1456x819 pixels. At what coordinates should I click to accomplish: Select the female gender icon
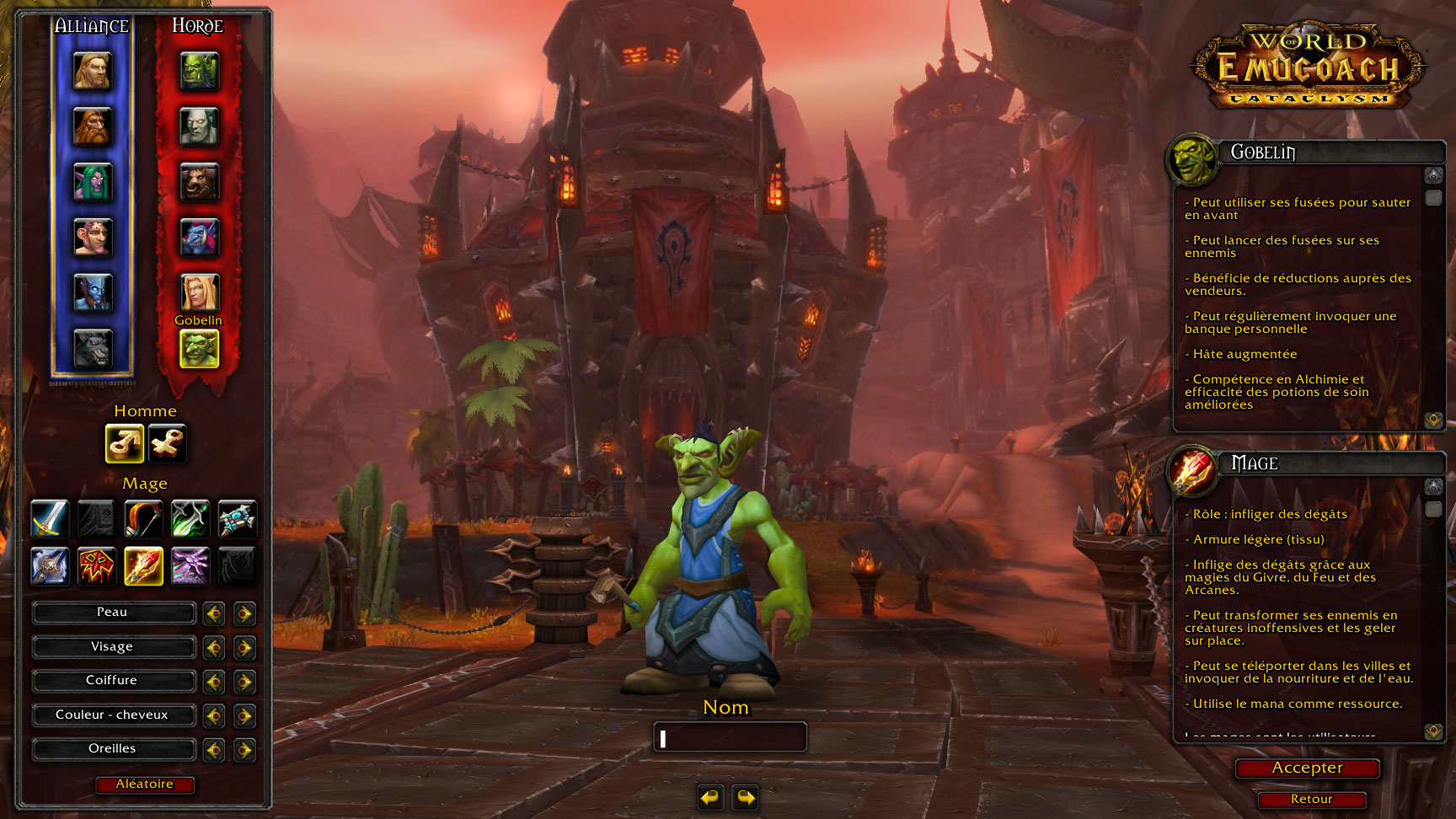click(x=167, y=443)
